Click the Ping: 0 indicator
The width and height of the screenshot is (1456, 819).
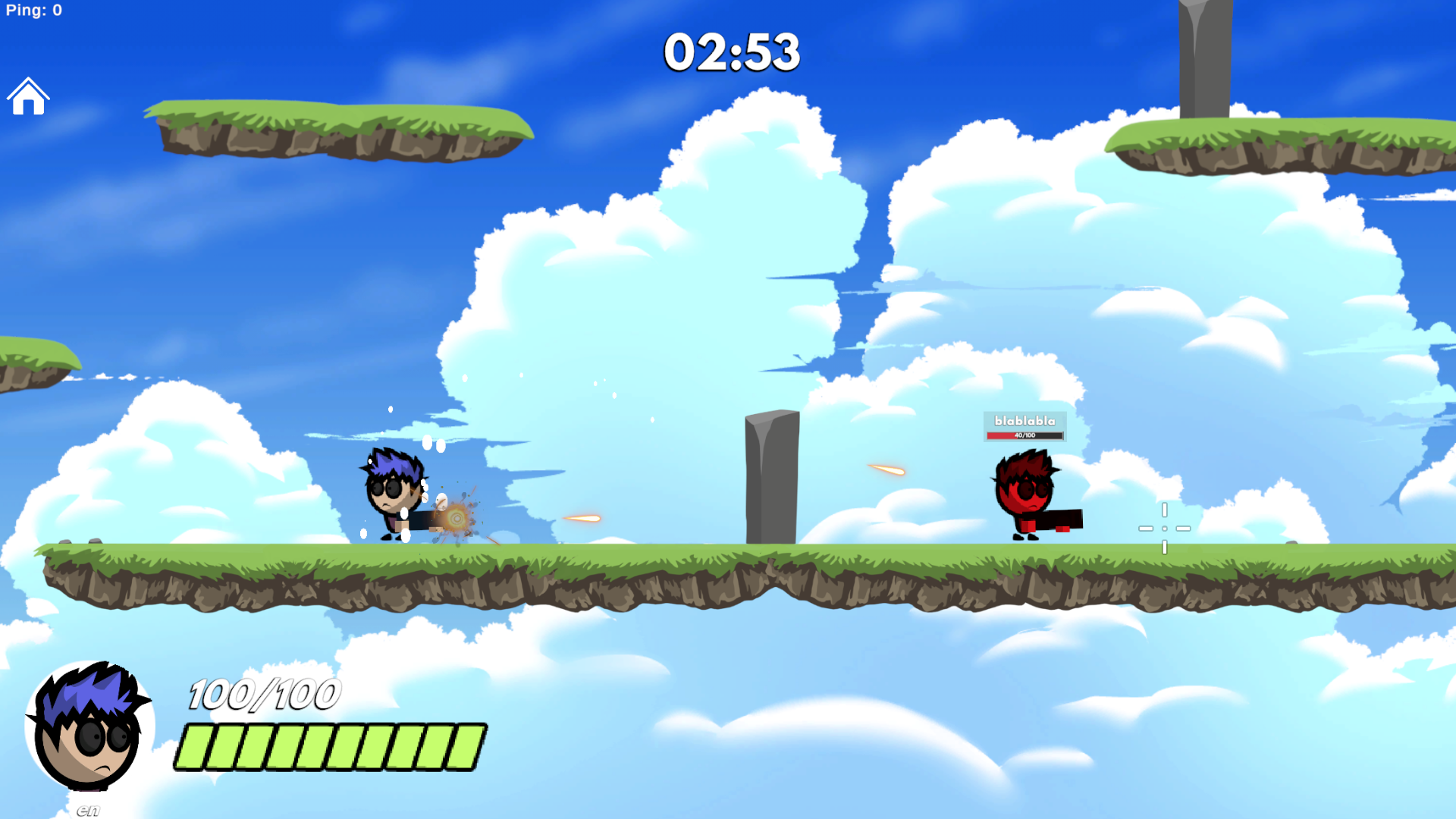(33, 10)
